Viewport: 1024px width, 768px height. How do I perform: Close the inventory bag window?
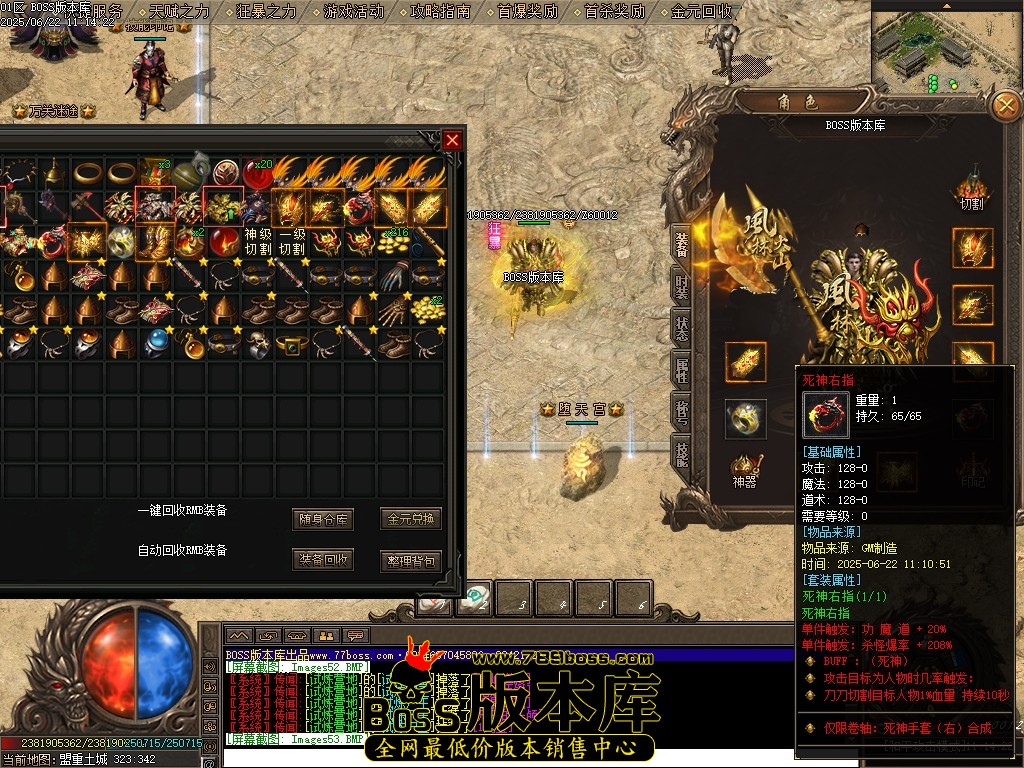coord(452,140)
